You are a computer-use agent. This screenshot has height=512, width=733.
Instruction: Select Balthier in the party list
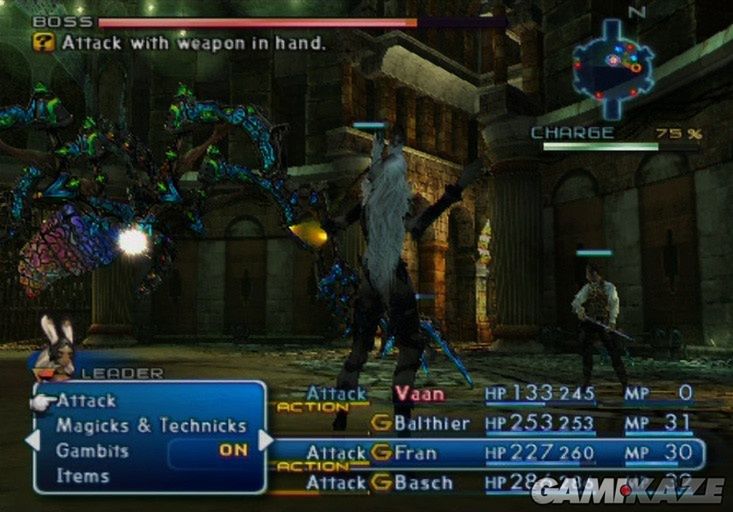(x=431, y=423)
